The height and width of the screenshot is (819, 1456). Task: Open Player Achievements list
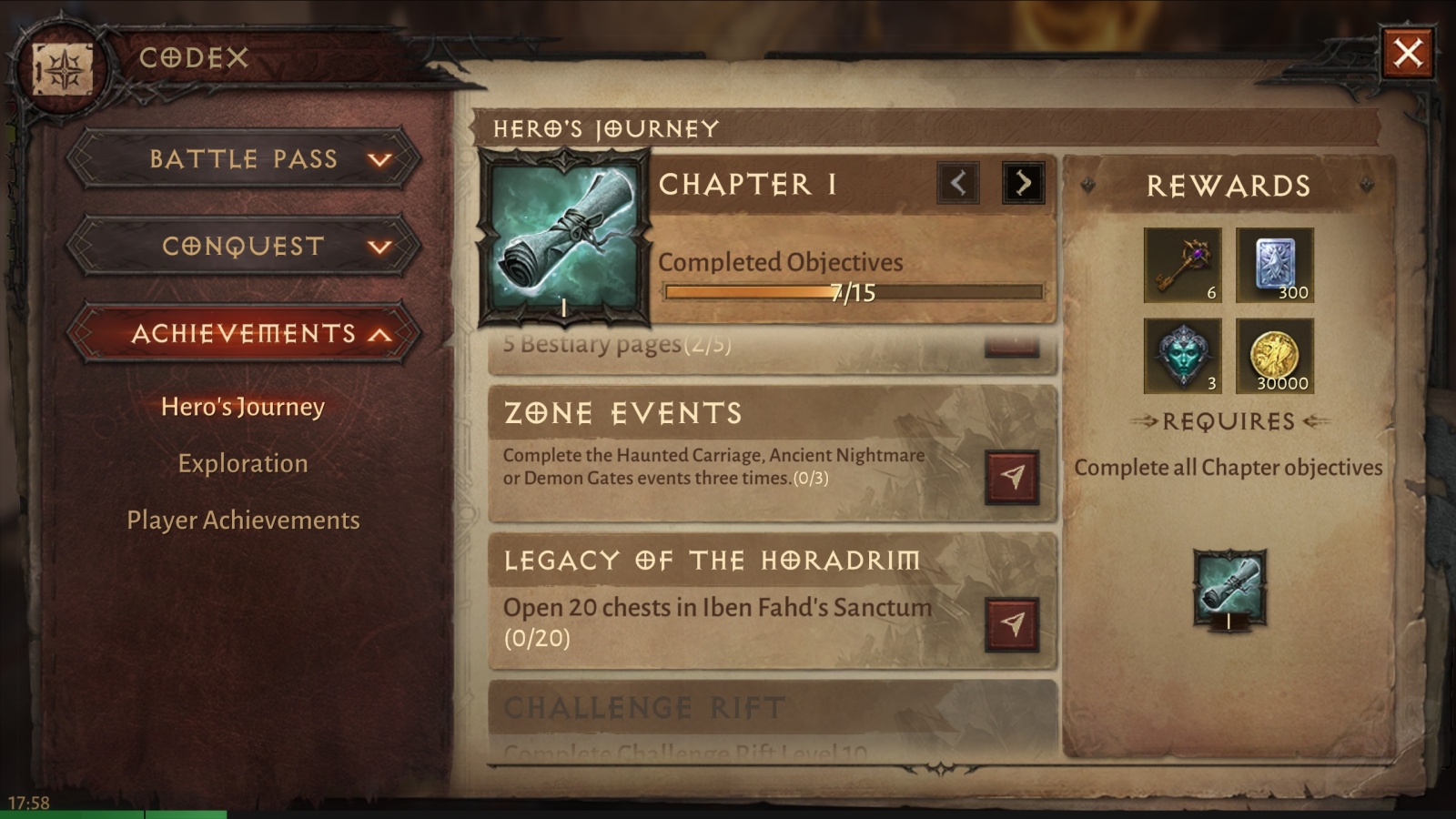[x=243, y=520]
